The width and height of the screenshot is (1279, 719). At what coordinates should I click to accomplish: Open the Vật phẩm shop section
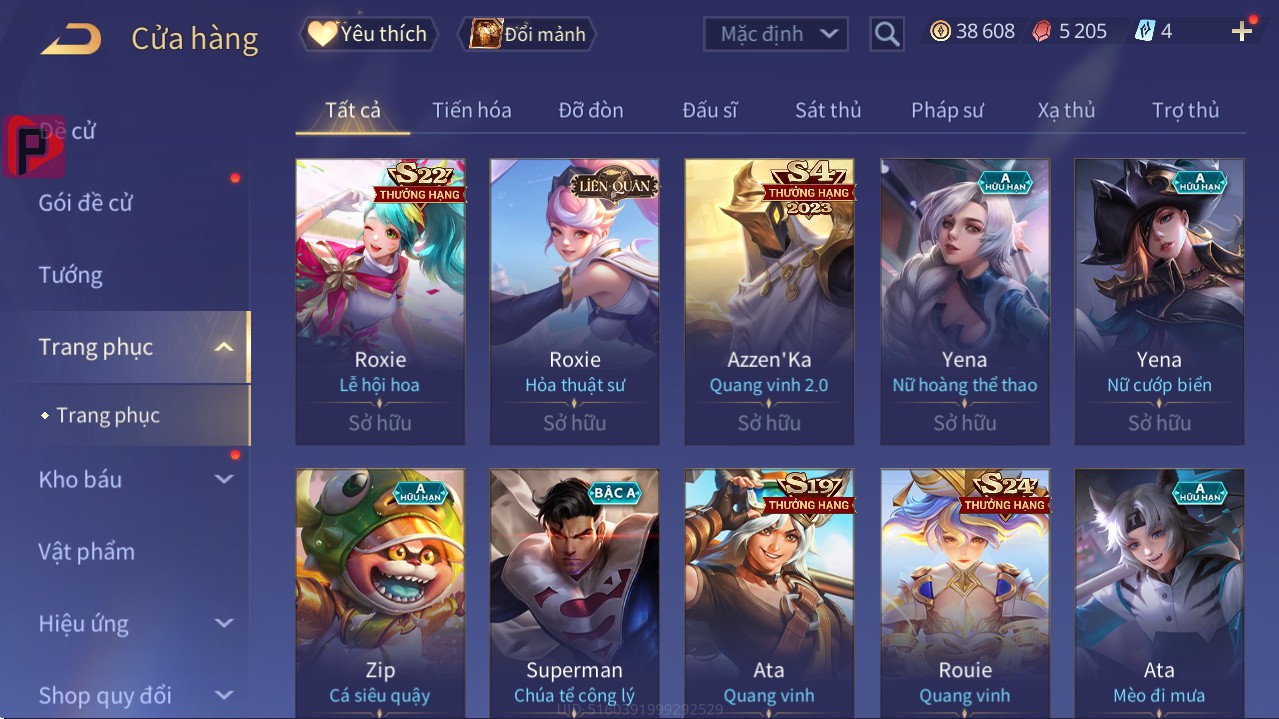pos(87,551)
